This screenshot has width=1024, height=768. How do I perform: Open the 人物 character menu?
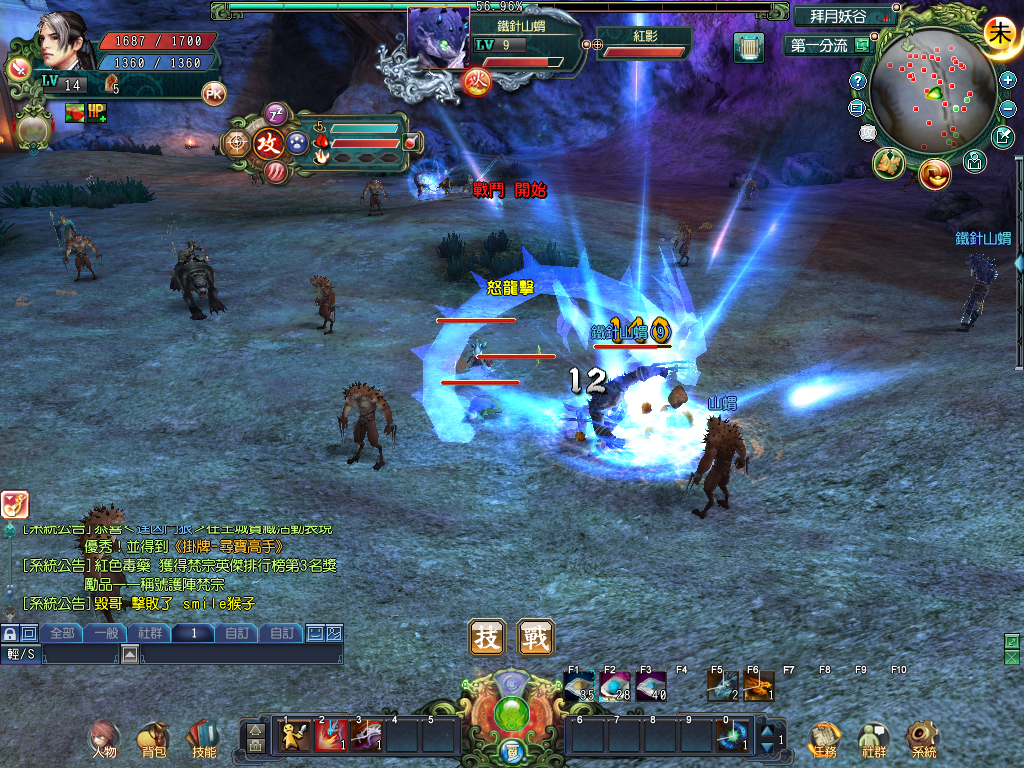[x=104, y=738]
